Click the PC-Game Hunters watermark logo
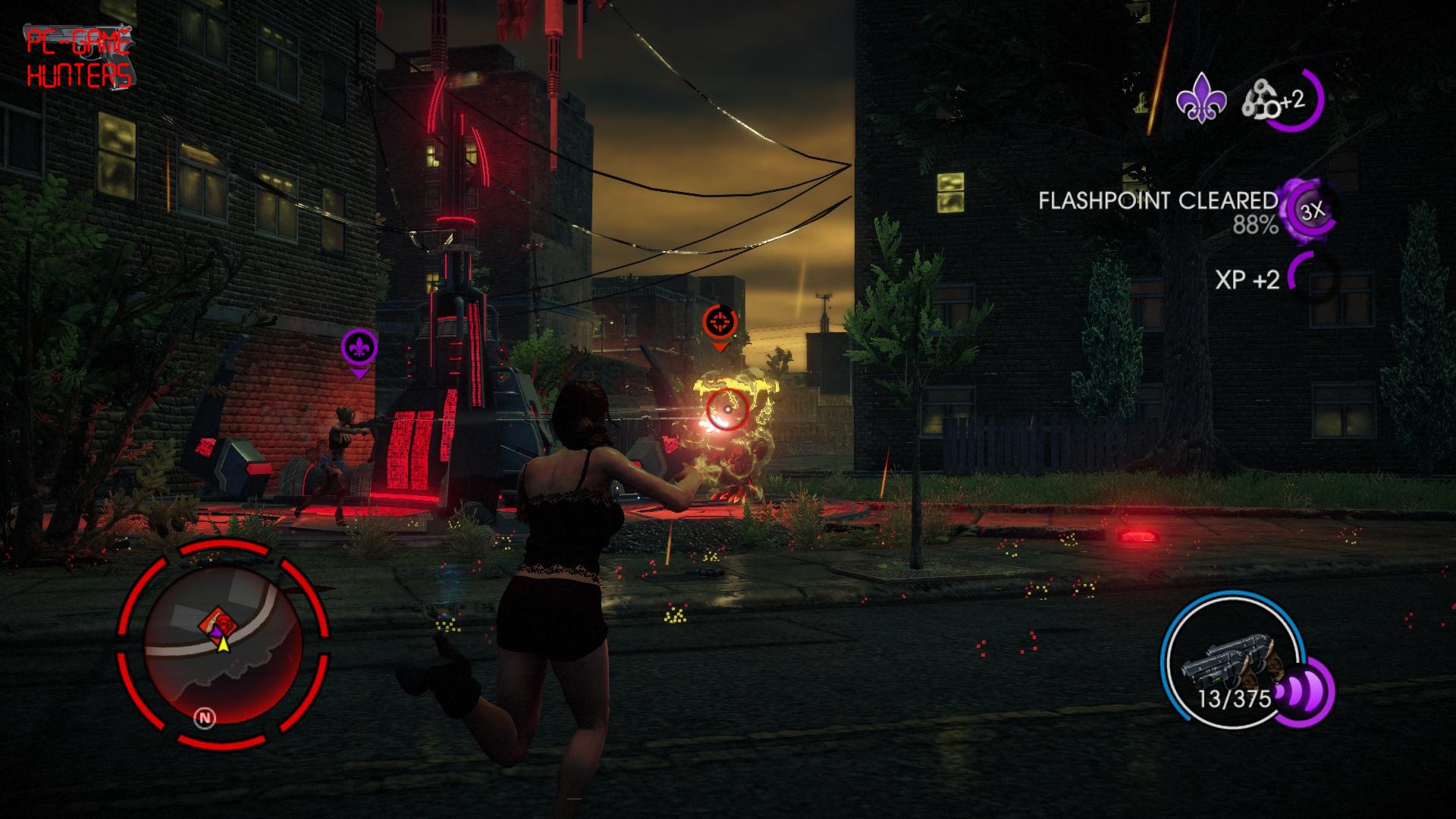Image resolution: width=1456 pixels, height=819 pixels. point(79,58)
